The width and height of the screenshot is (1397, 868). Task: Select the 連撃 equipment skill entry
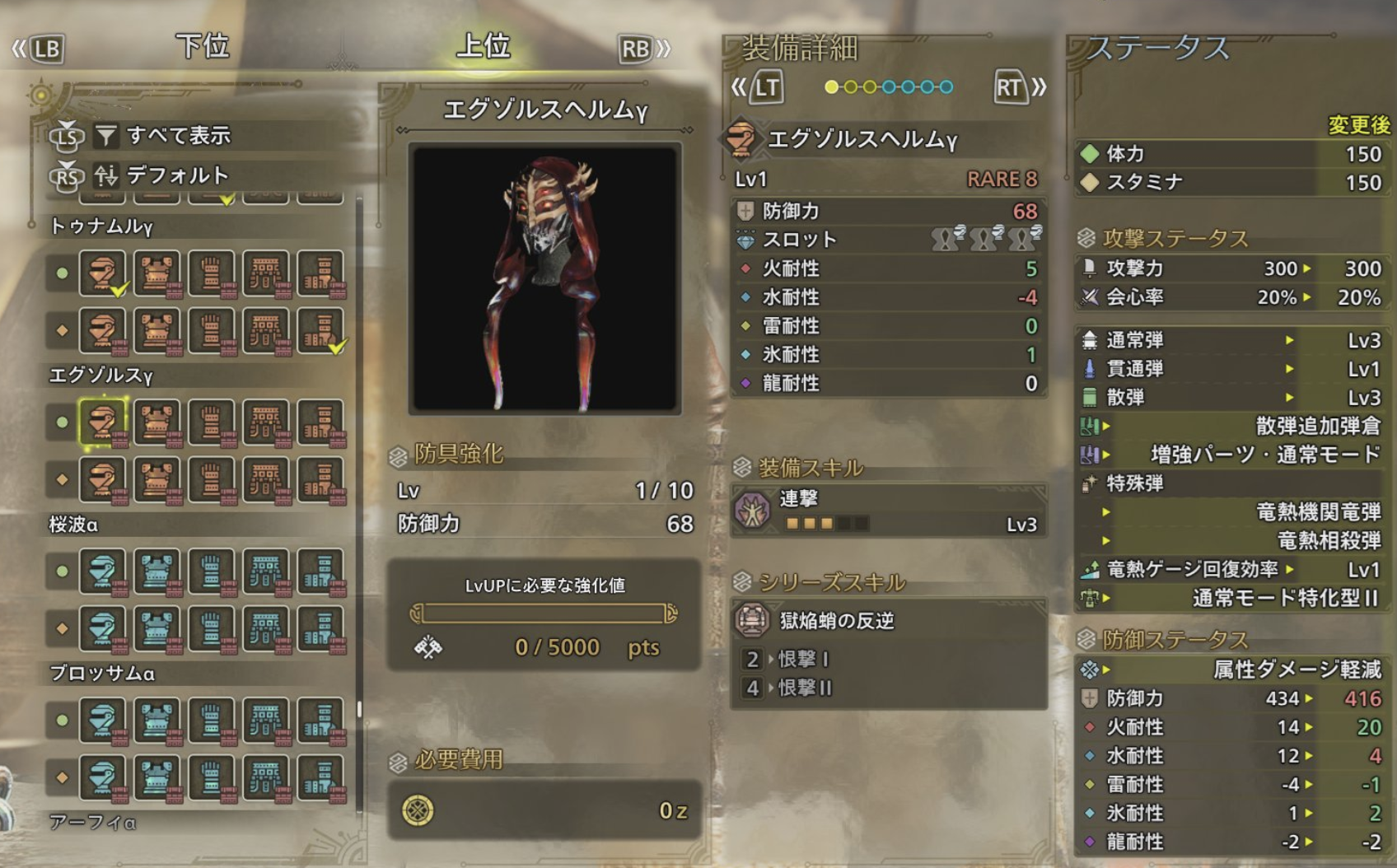coord(888,511)
